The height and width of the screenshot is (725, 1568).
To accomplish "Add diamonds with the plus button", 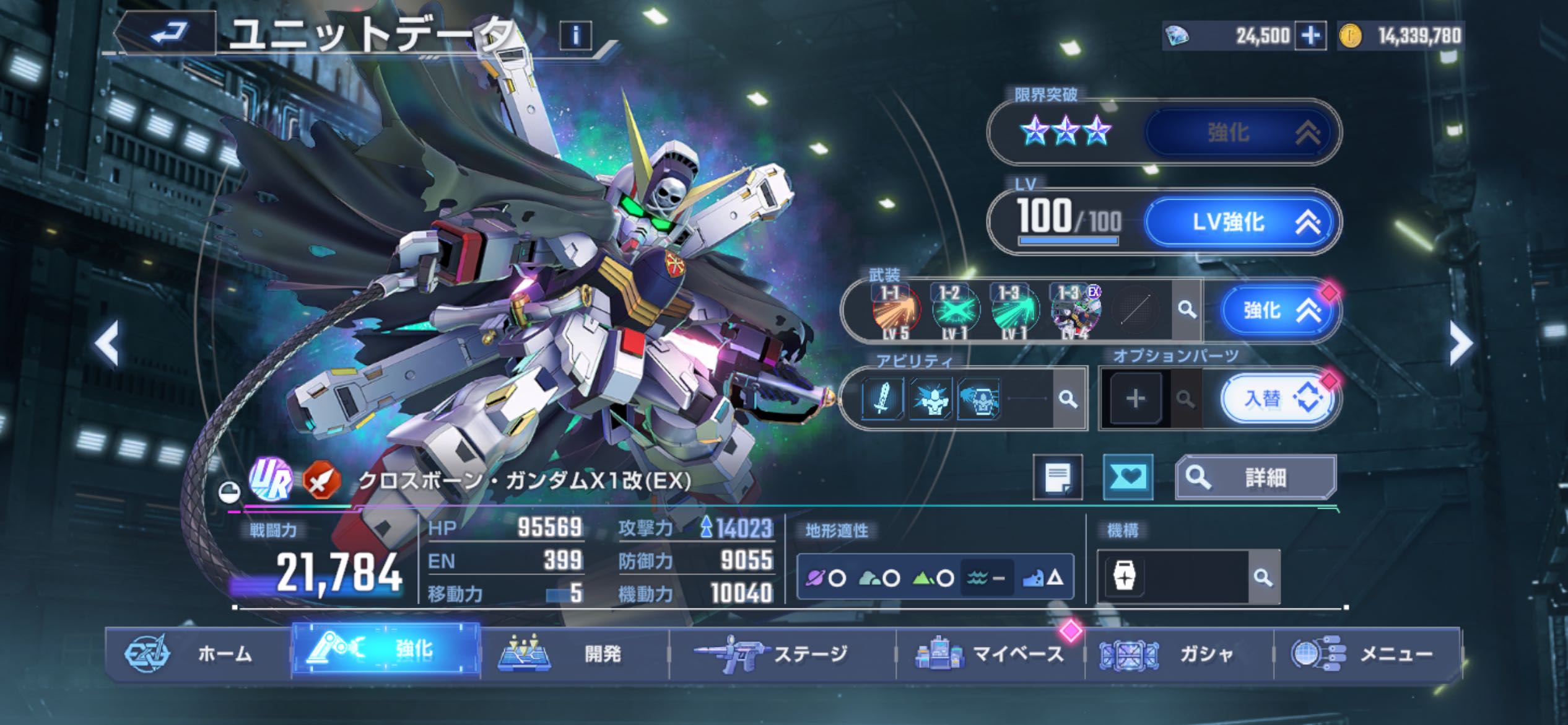I will [1310, 35].
